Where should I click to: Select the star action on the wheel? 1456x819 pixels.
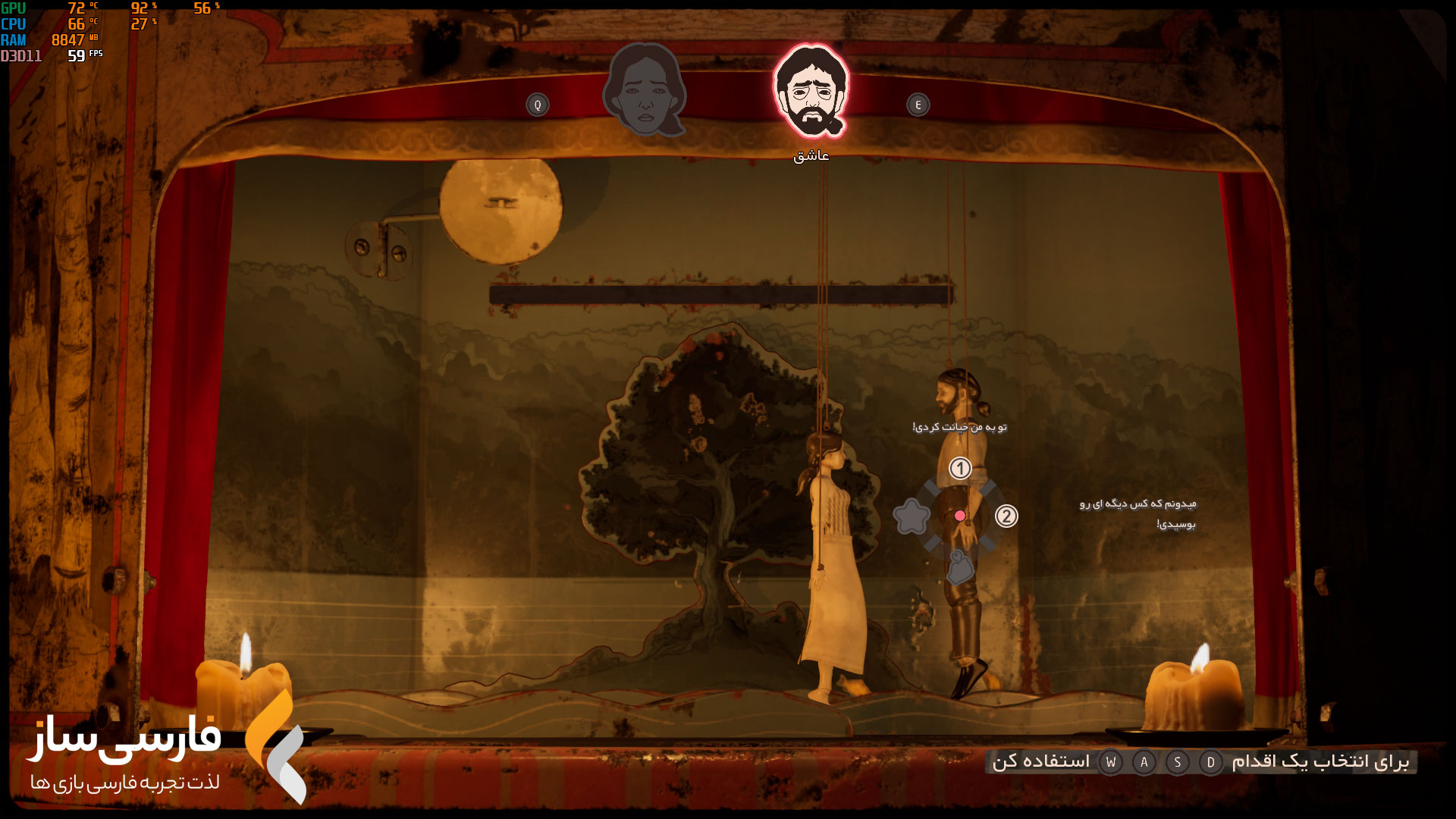point(912,517)
